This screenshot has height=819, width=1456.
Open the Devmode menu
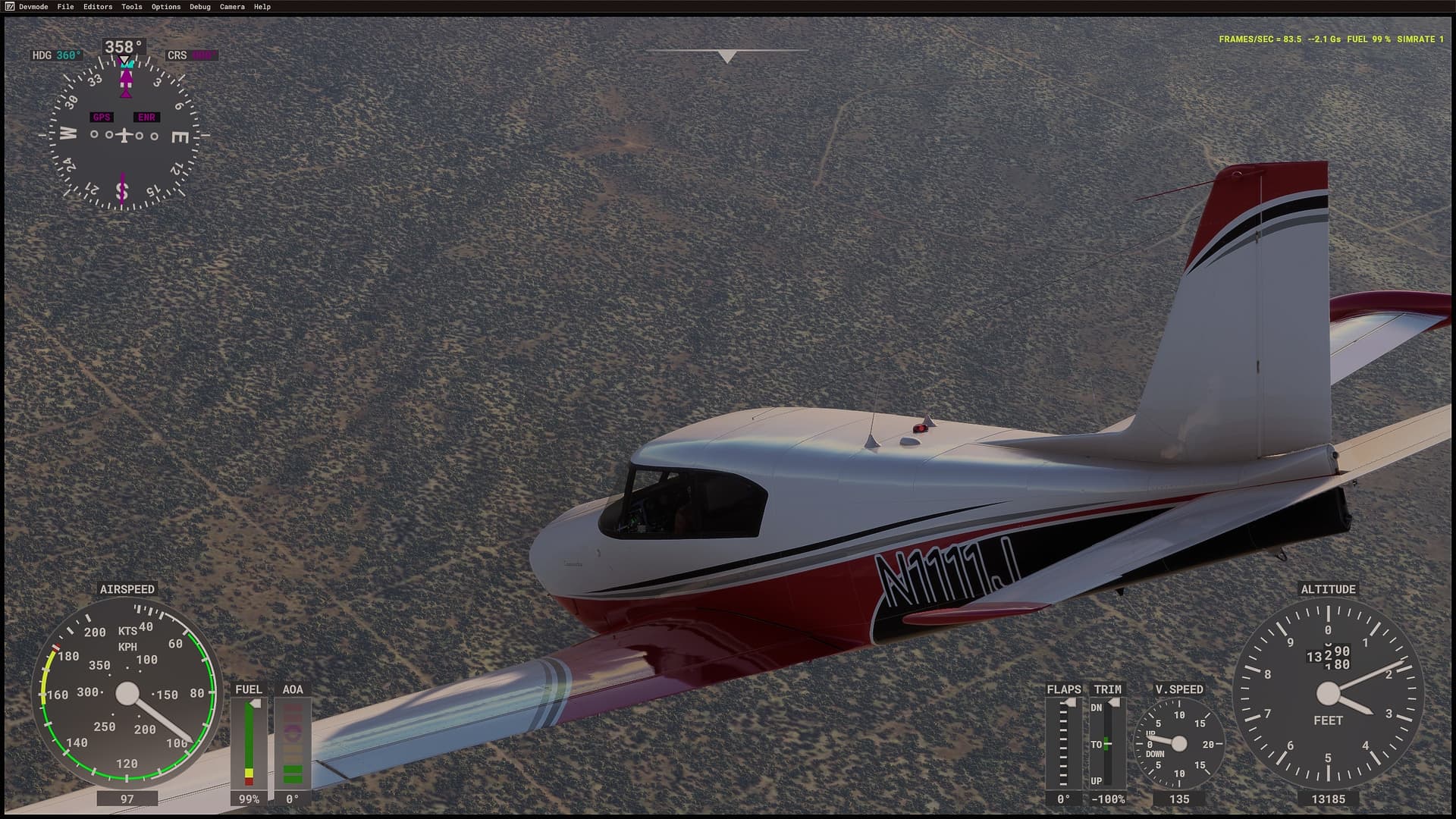[33, 7]
